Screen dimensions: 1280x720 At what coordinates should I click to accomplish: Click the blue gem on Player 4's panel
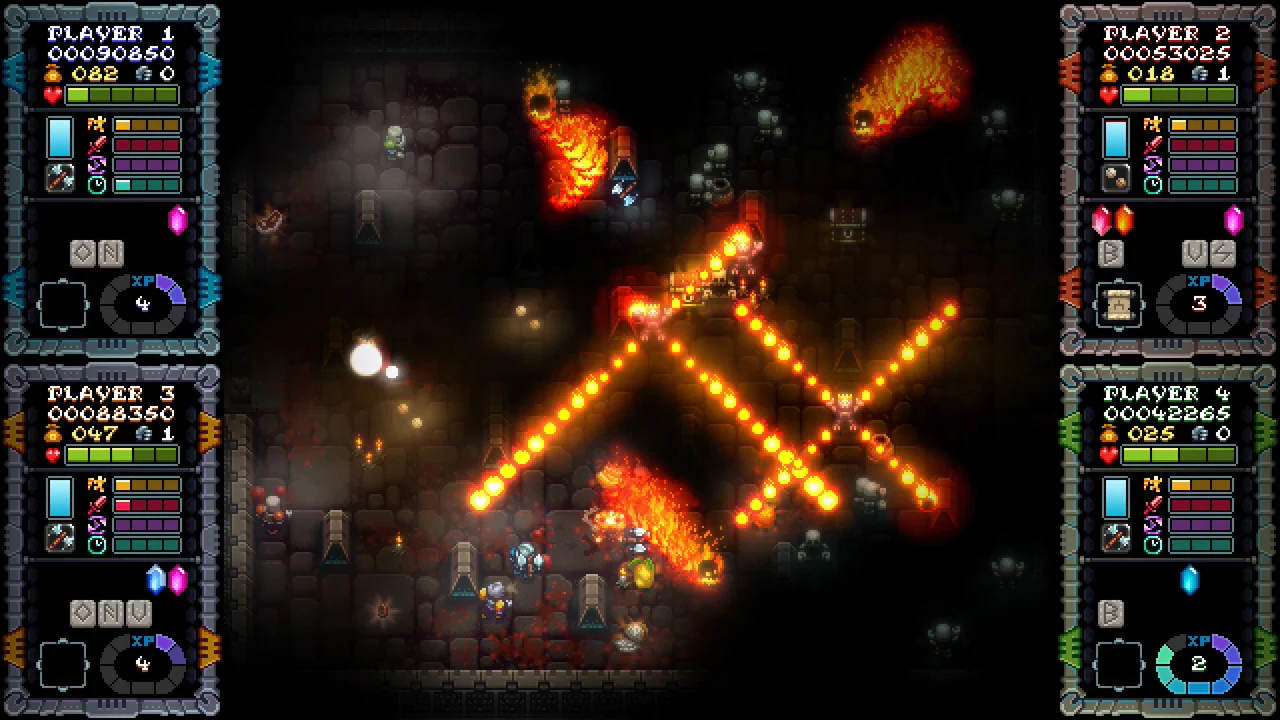click(1189, 579)
